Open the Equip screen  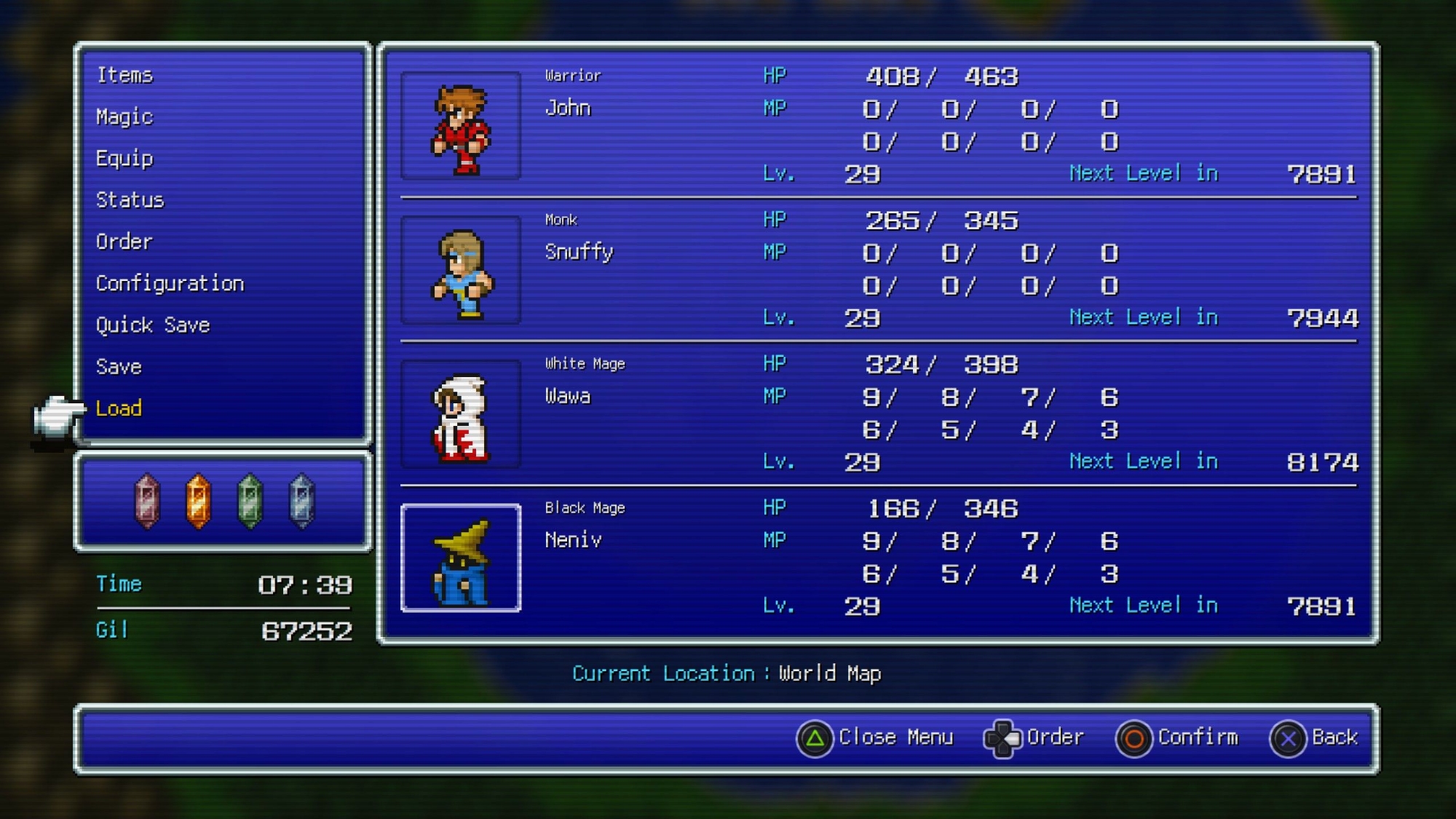(124, 159)
